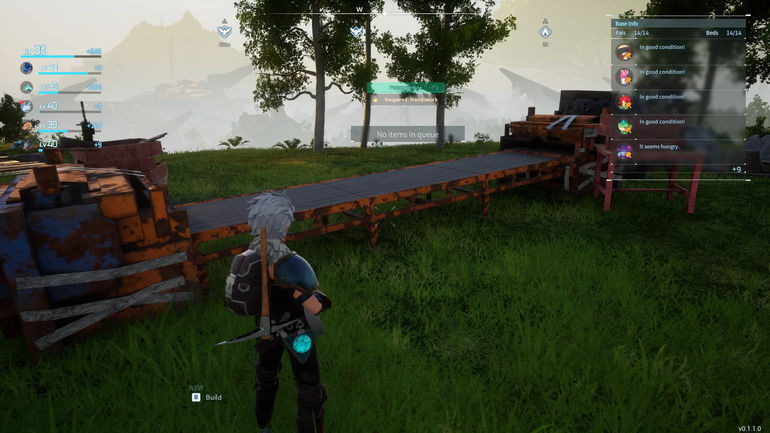The height and width of the screenshot is (433, 770).
Task: Select the pink-eared pal in Base Info
Action: pyautogui.click(x=624, y=76)
